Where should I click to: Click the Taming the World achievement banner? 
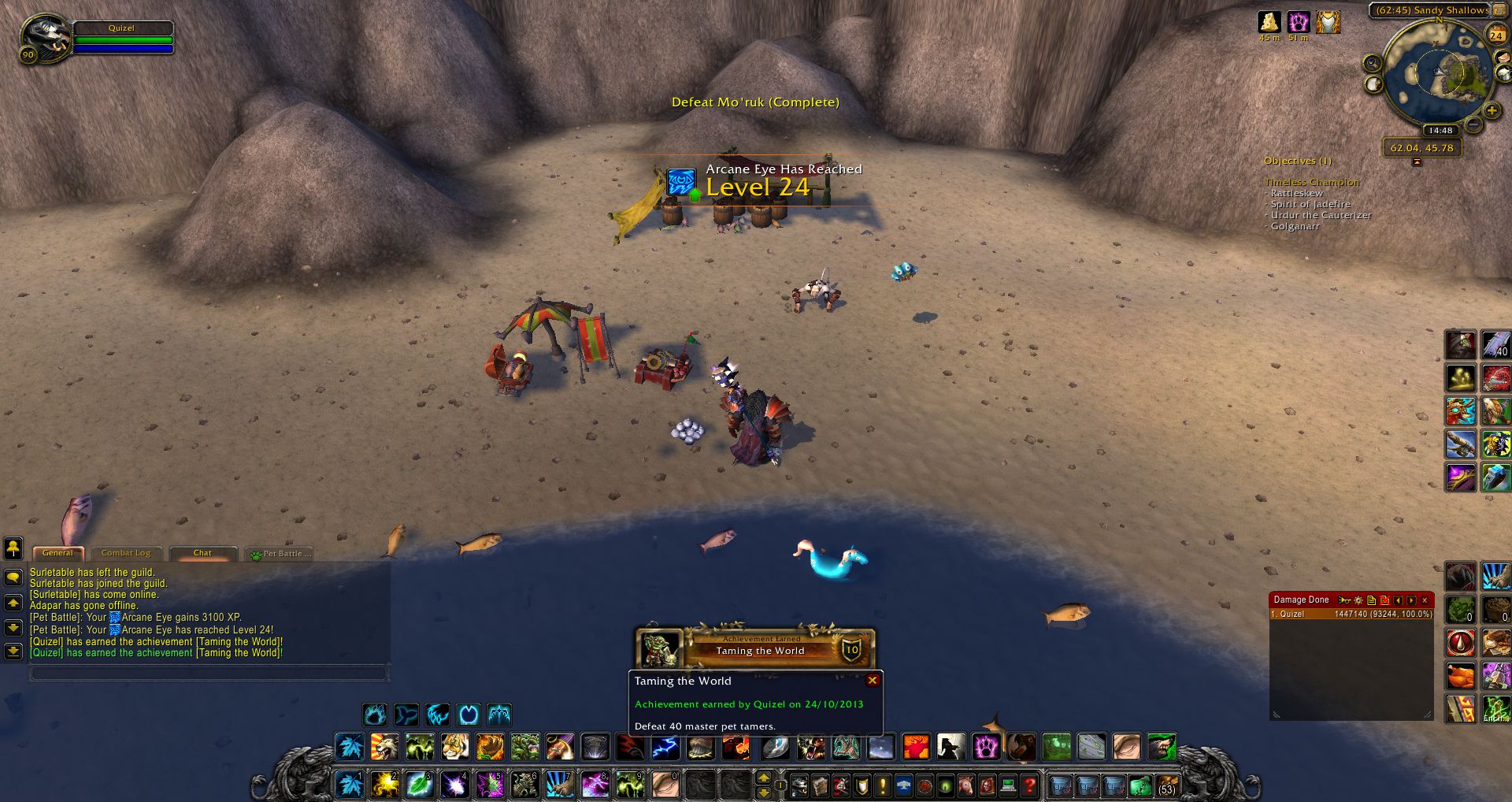[x=756, y=649]
